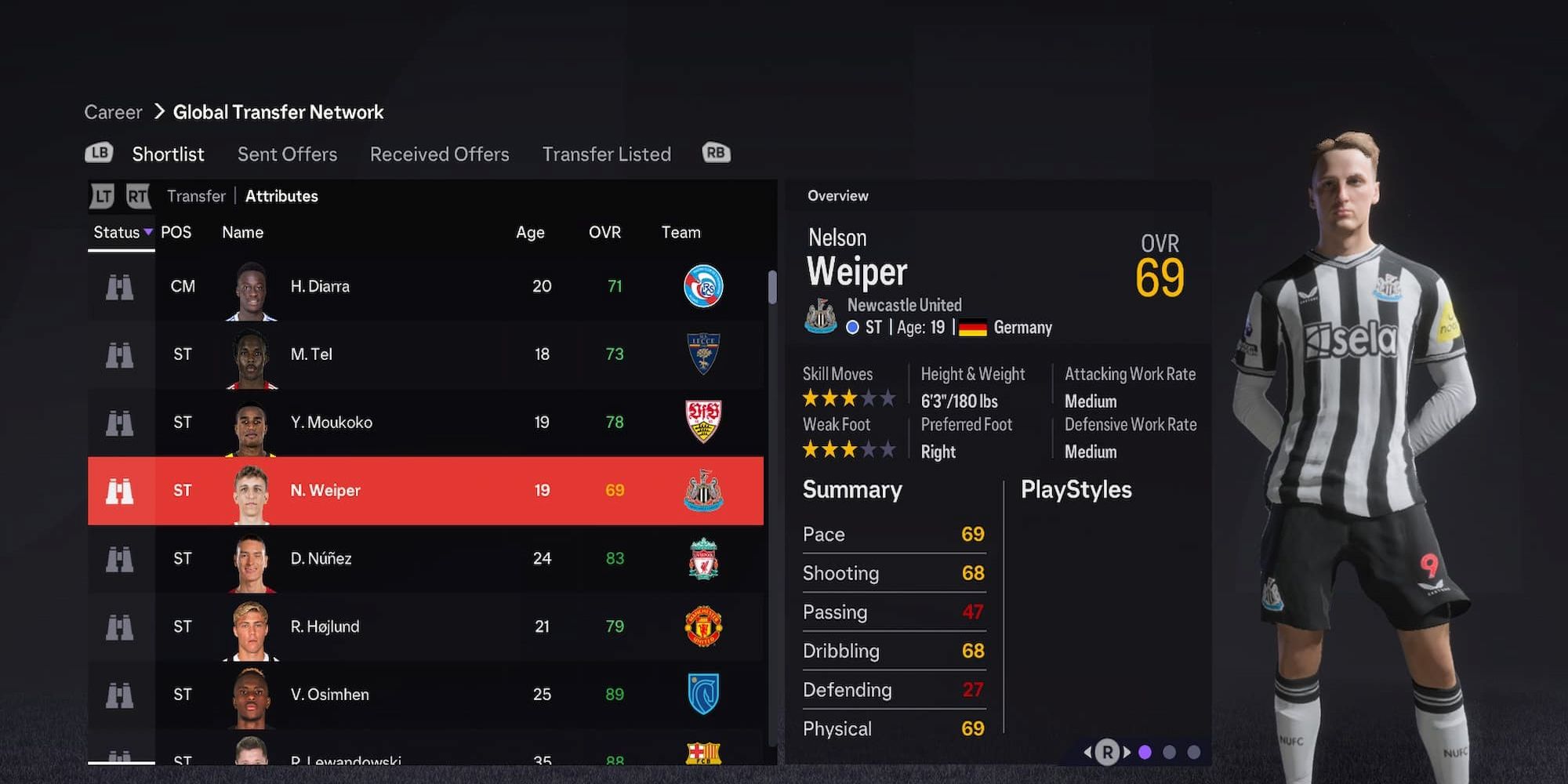Click the binoculars scouting icon next to N. Weiper

point(119,490)
